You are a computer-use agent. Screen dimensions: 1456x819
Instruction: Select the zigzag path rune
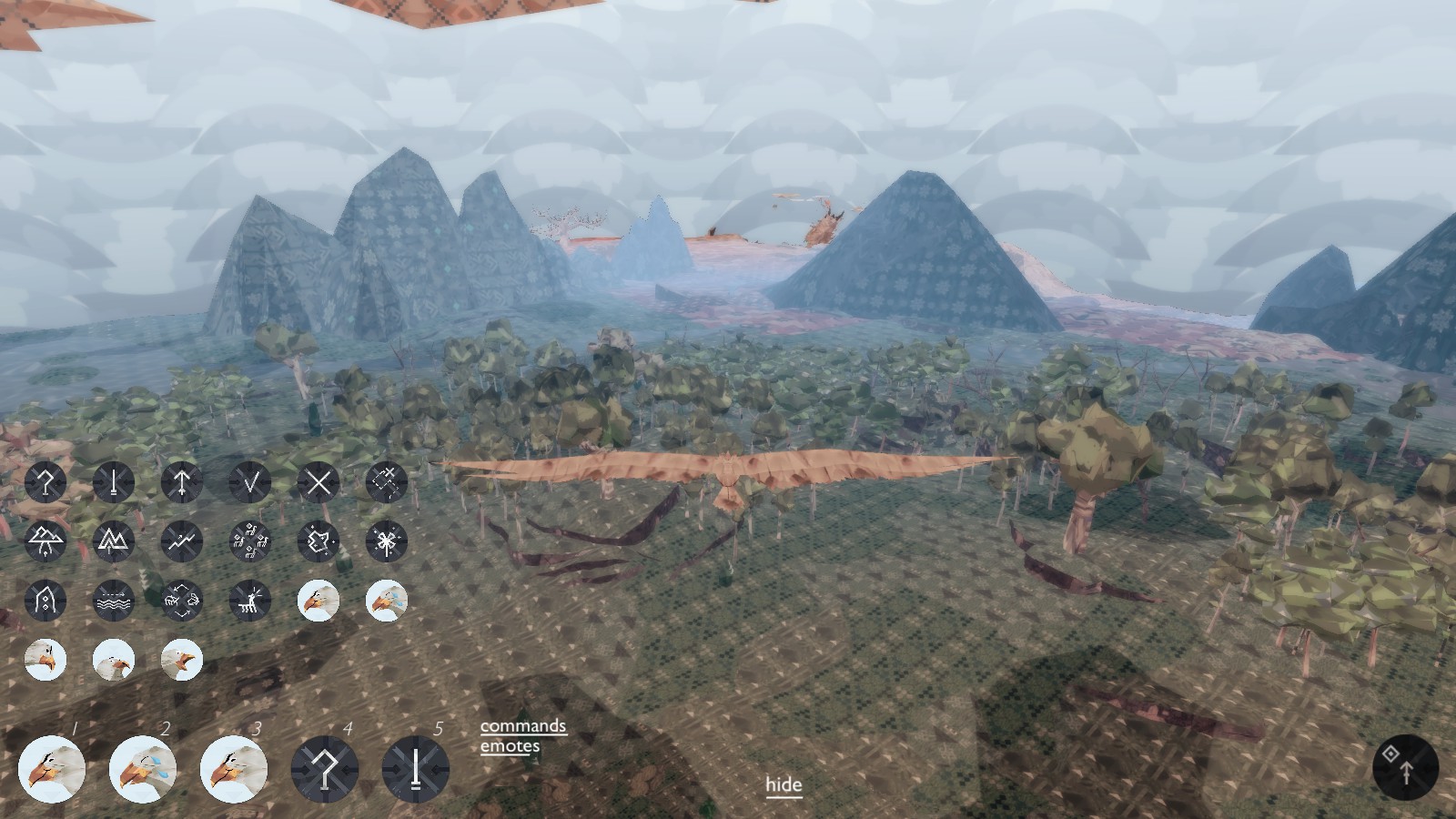(181, 542)
